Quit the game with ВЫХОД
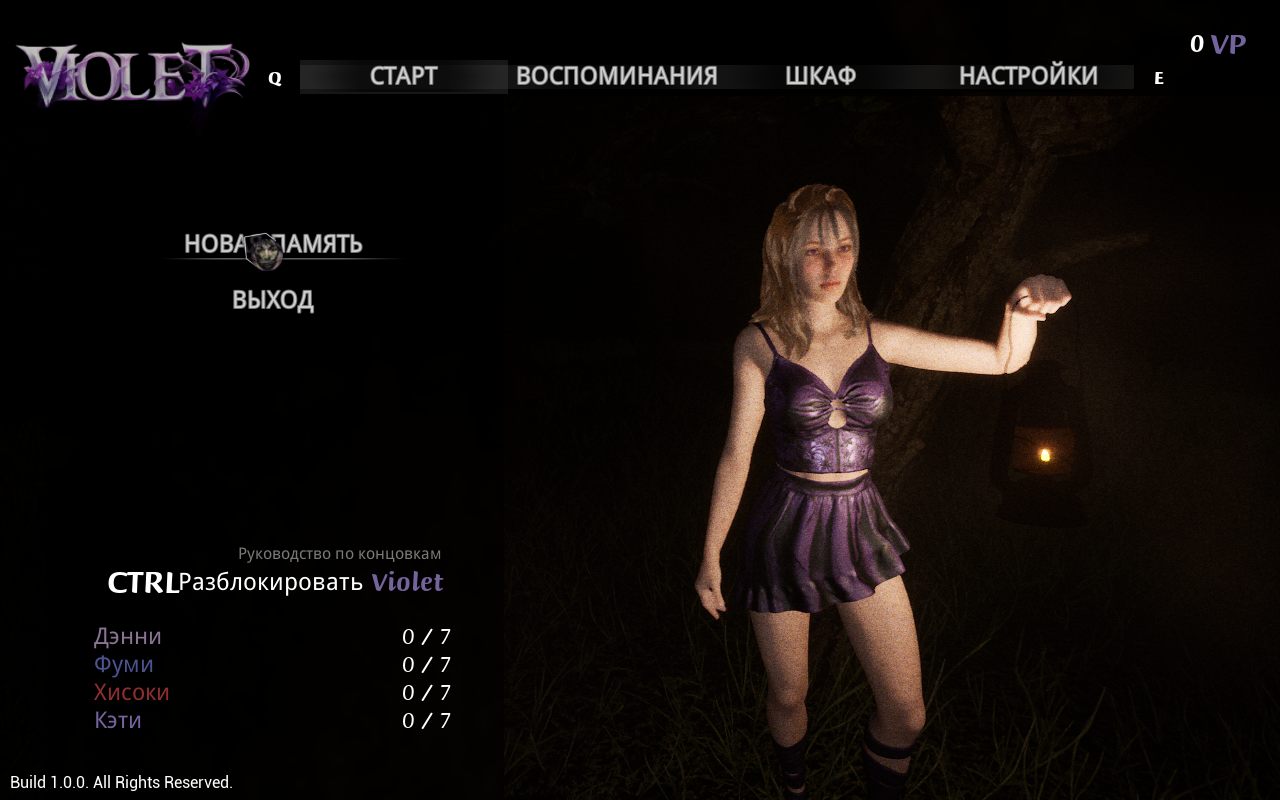This screenshot has width=1280, height=800. point(272,299)
